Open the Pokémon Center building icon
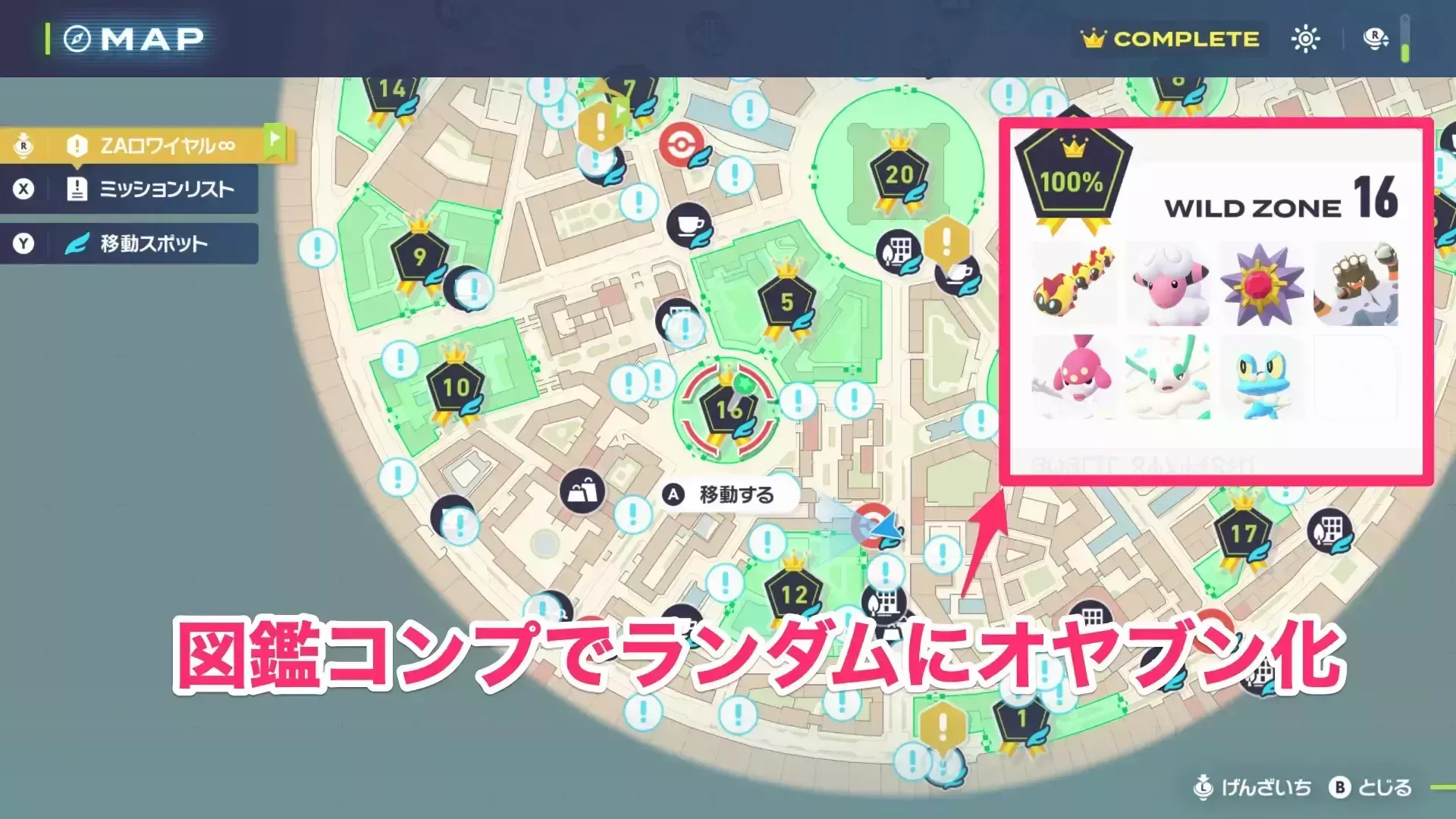This screenshot has width=1456, height=819. pyautogui.click(x=900, y=250)
